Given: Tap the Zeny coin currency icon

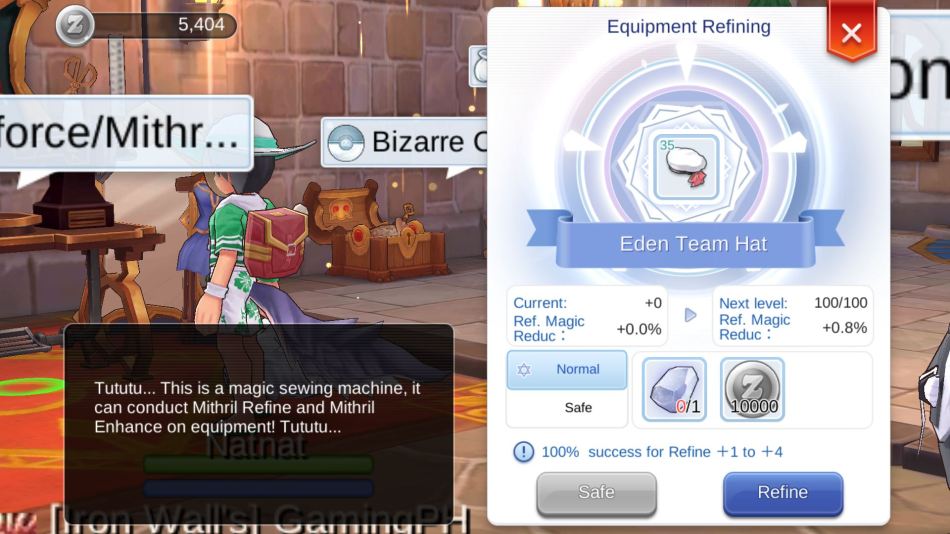Looking at the screenshot, I should tap(75, 25).
